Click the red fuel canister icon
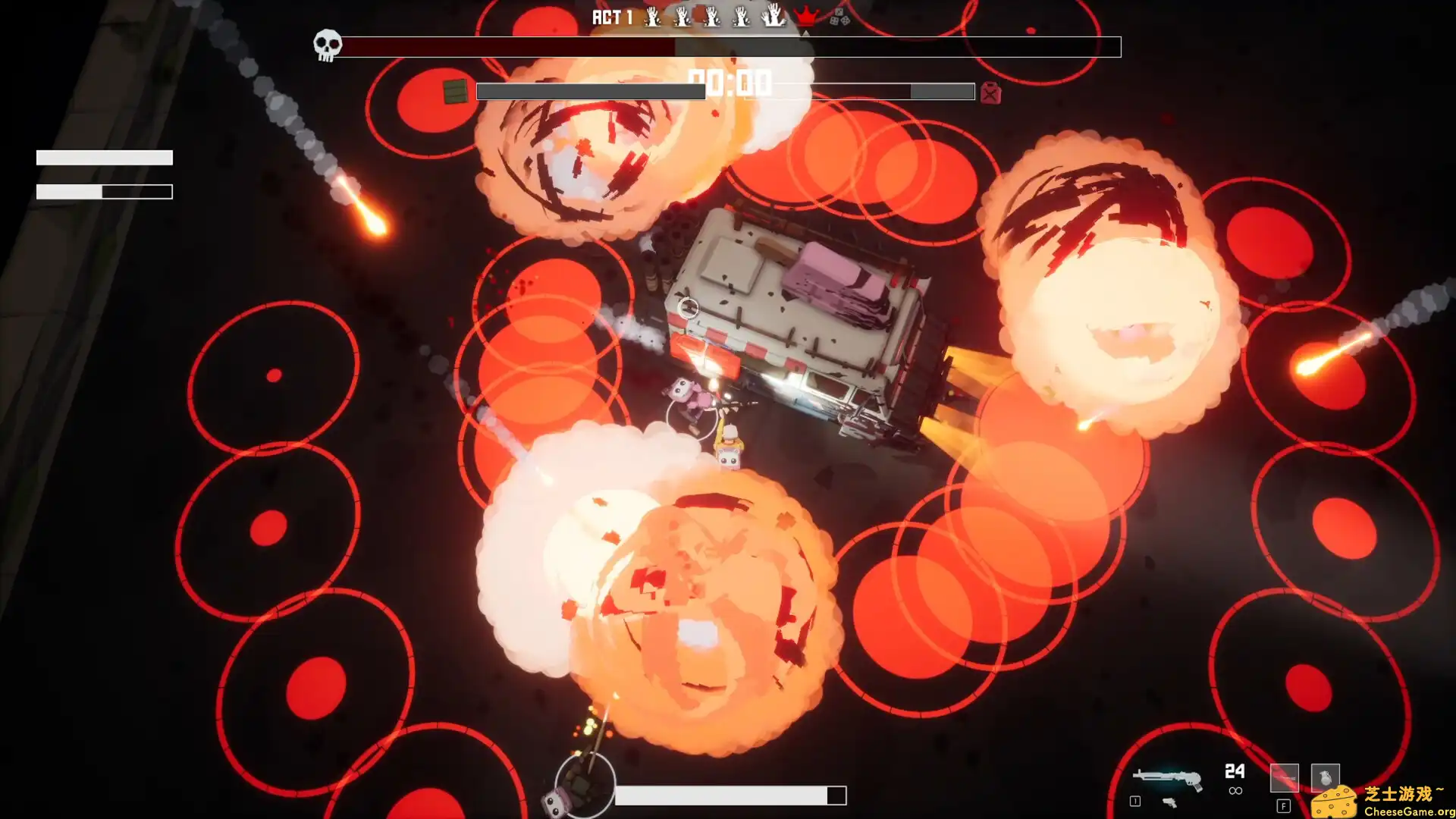Screen dimensions: 1456x819 tap(990, 93)
